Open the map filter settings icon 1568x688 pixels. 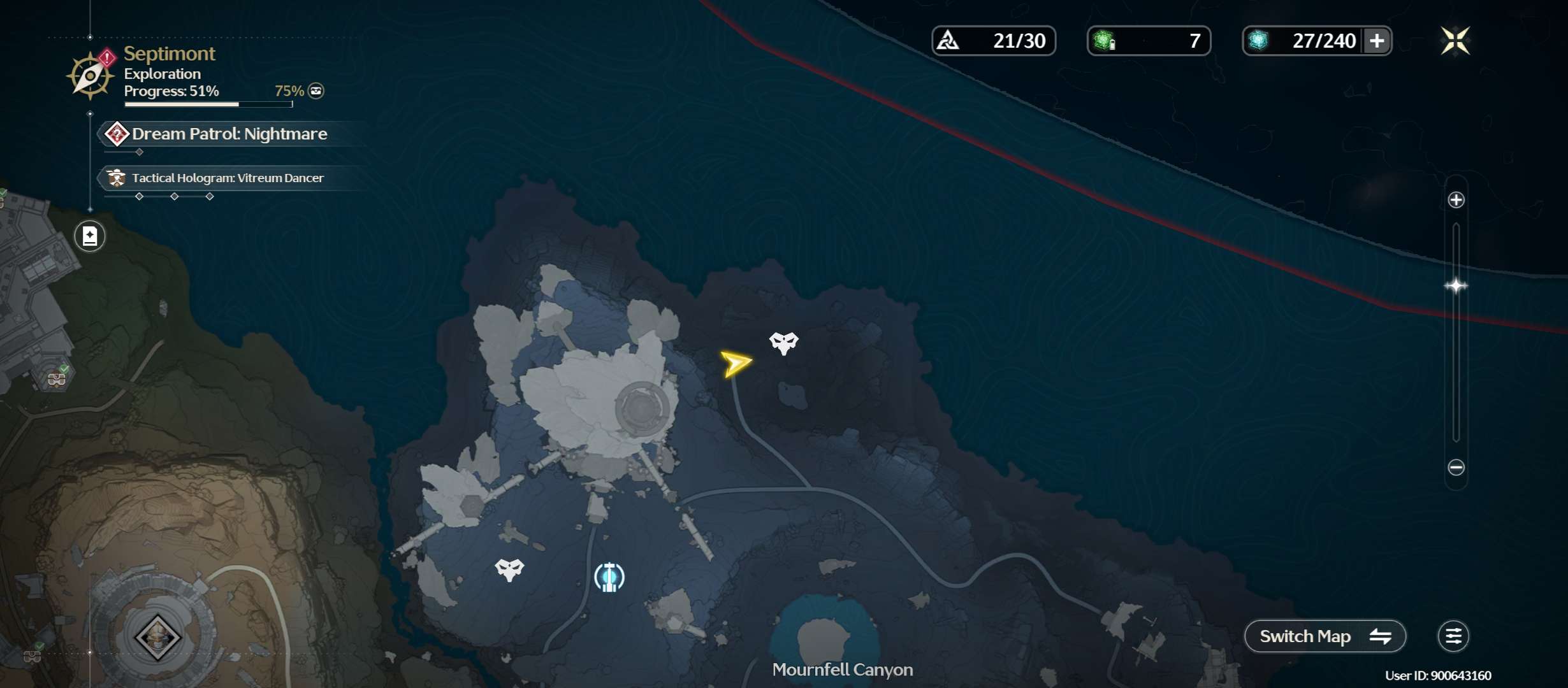click(1453, 636)
